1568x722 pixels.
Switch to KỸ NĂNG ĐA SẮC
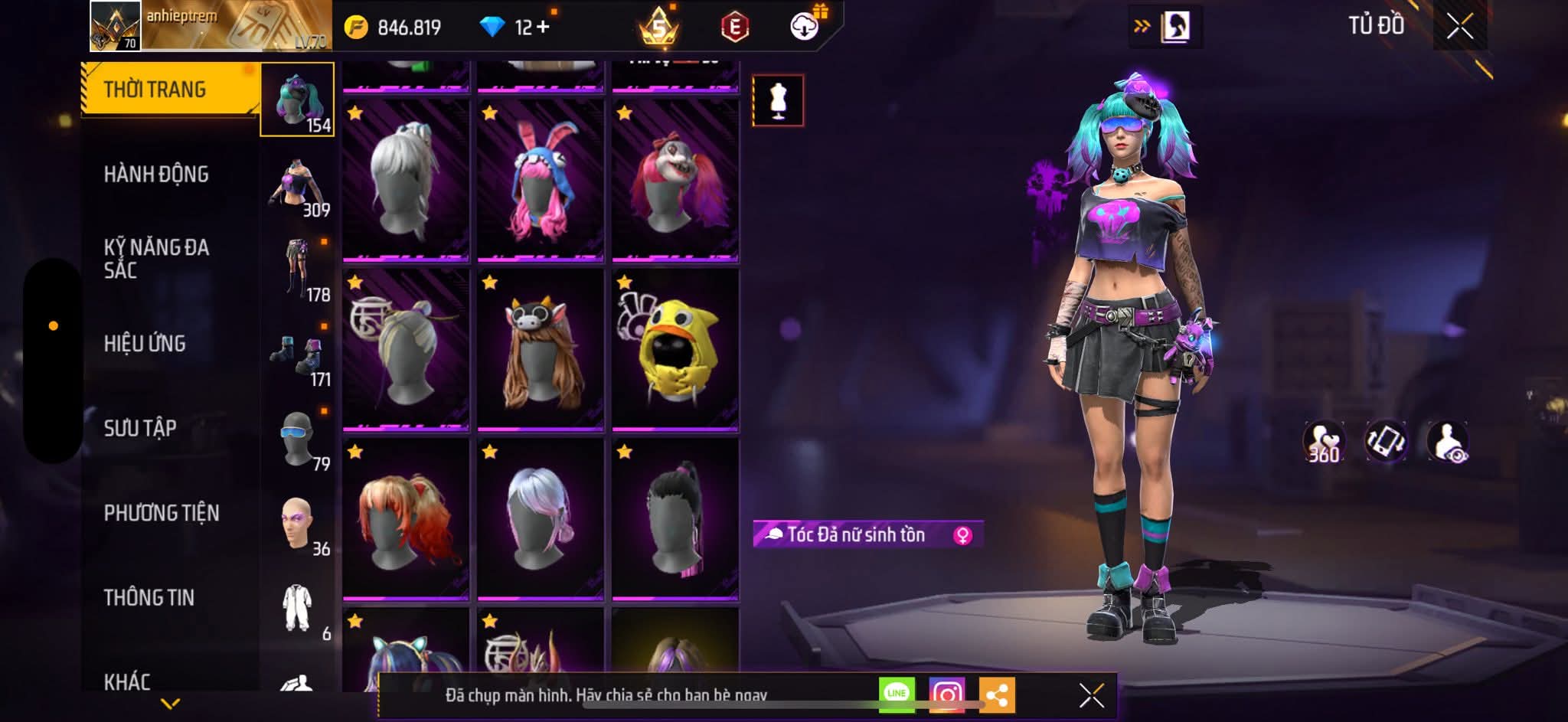click(156, 258)
